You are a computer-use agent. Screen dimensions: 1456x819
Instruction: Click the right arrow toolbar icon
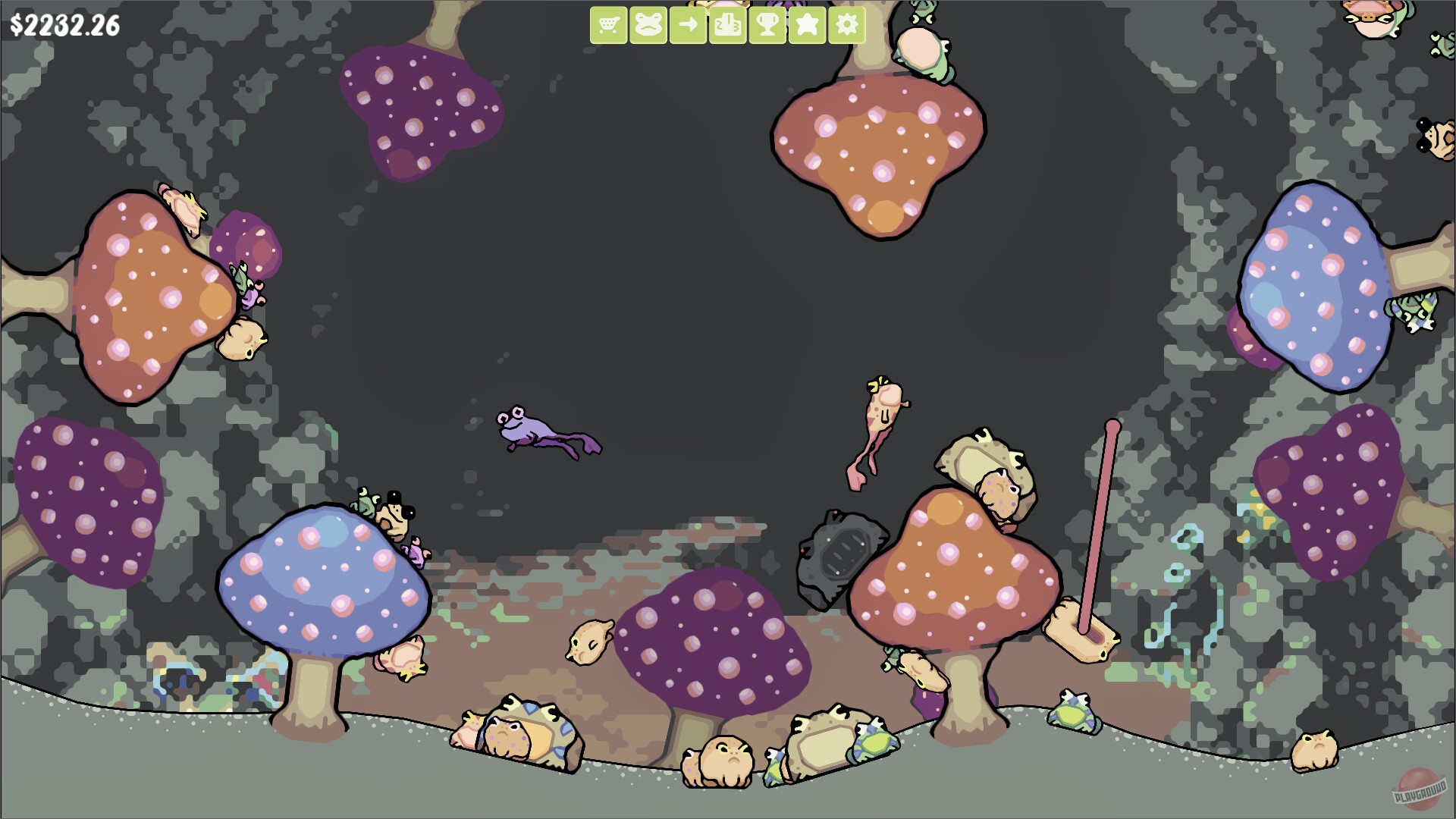pyautogui.click(x=688, y=25)
